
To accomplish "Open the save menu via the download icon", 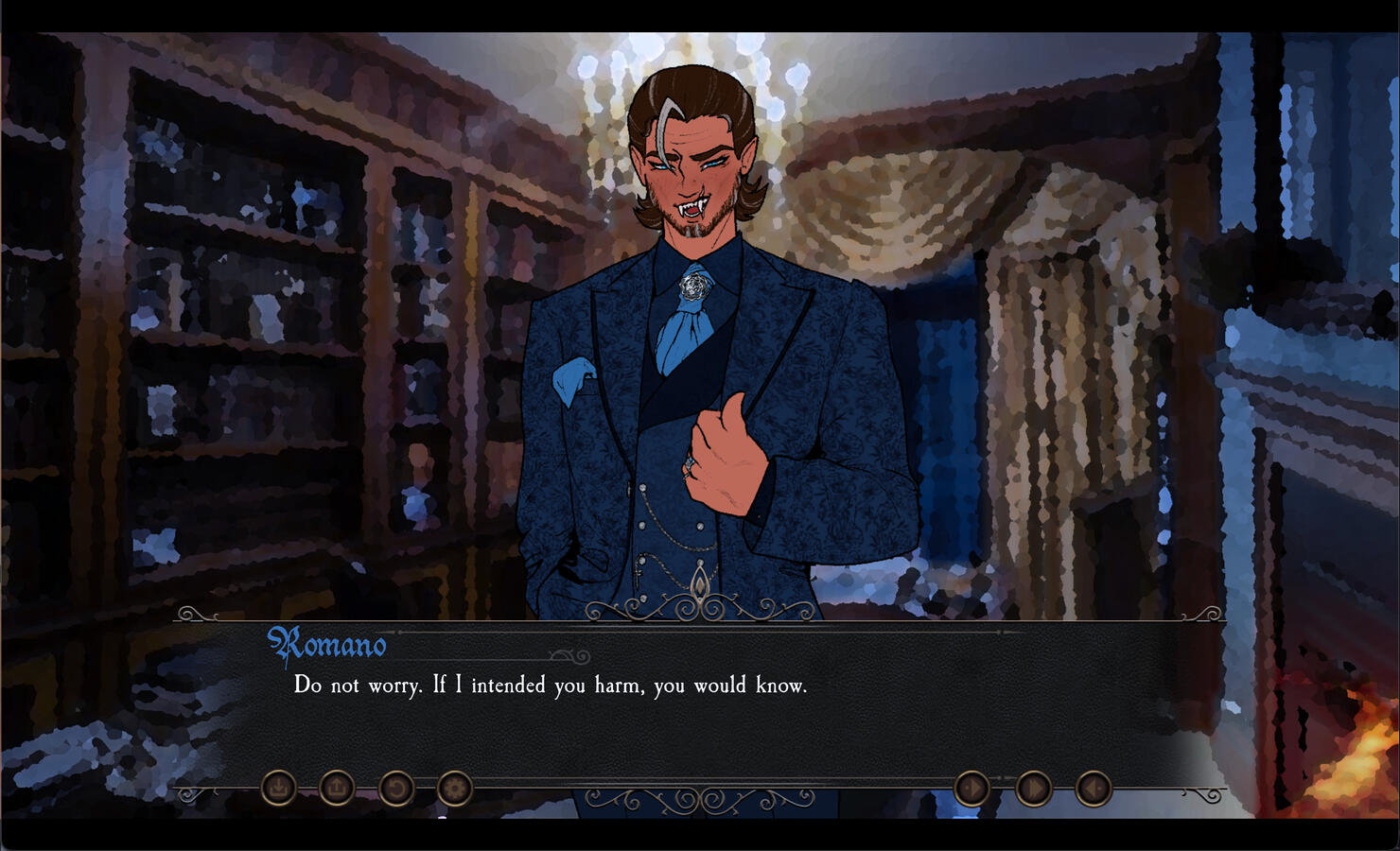I will (279, 786).
